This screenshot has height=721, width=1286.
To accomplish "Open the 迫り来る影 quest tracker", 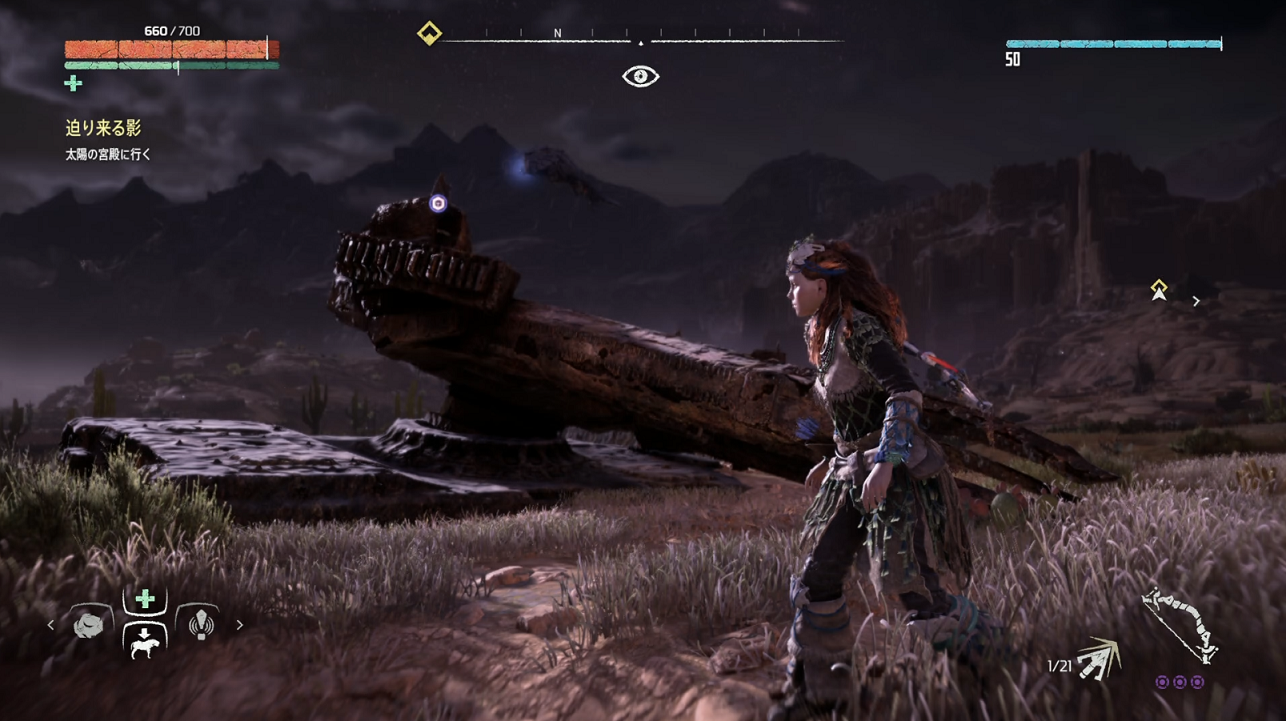I will click(x=103, y=128).
